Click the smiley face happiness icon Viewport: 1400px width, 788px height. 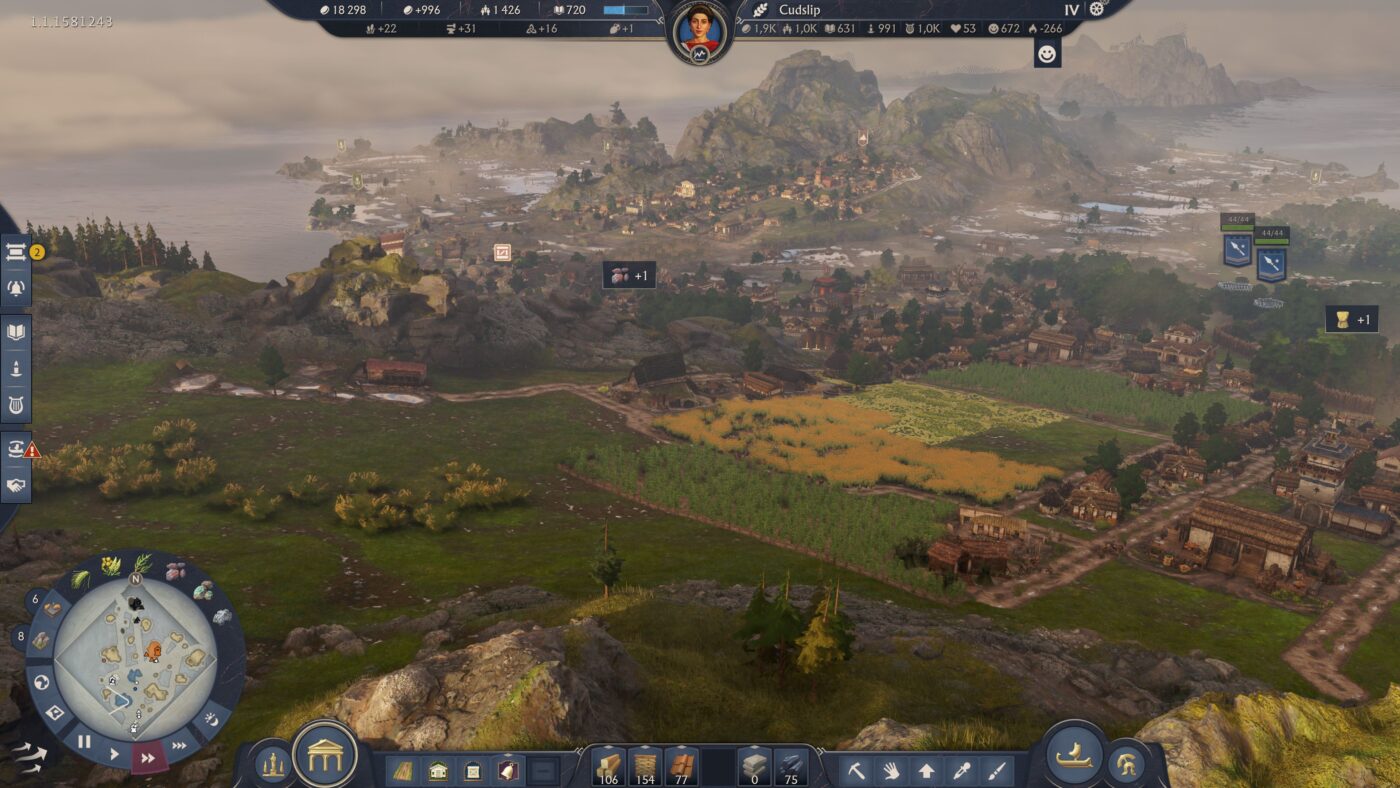pyautogui.click(x=1047, y=54)
